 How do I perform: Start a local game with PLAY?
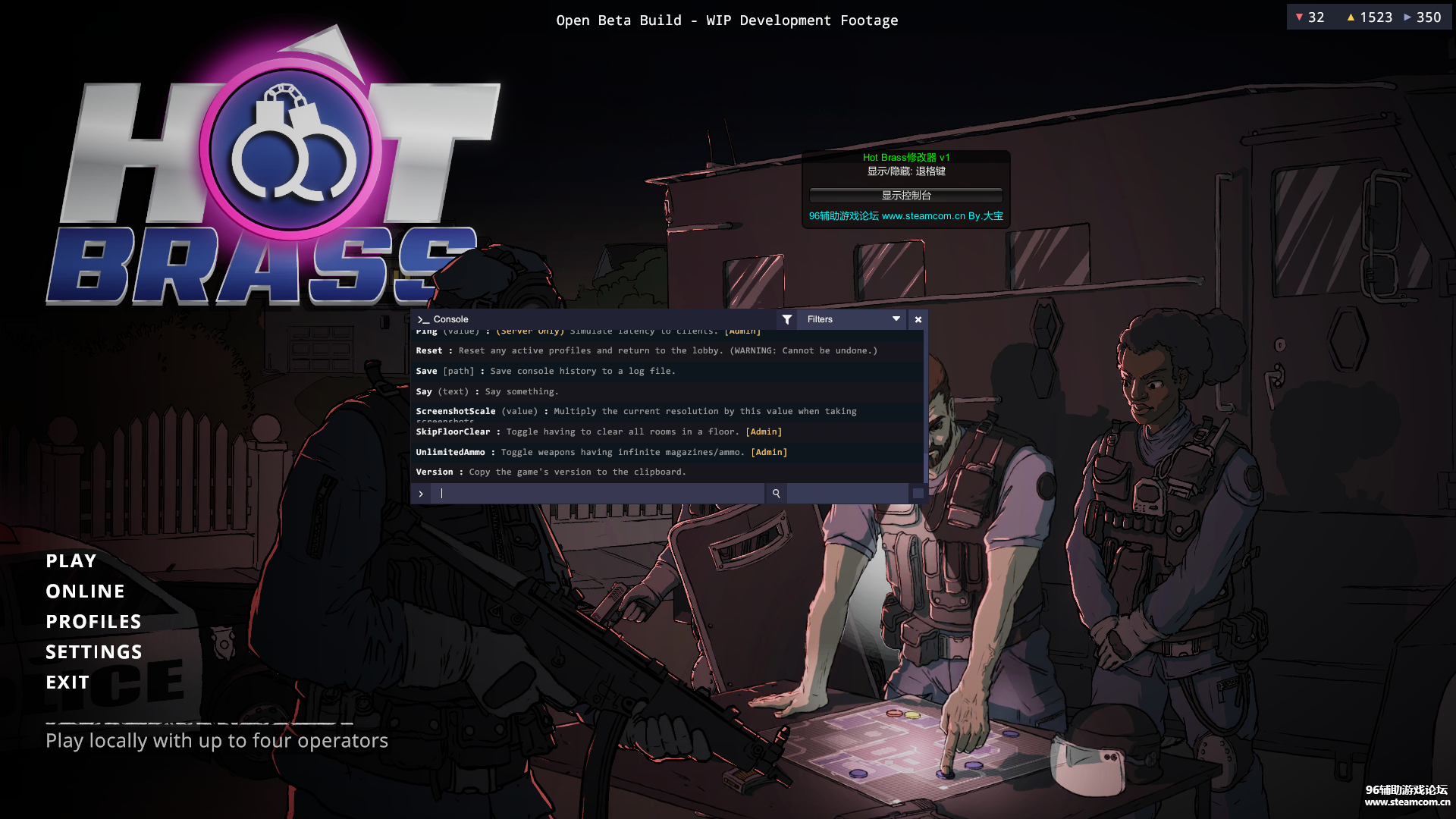[71, 561]
